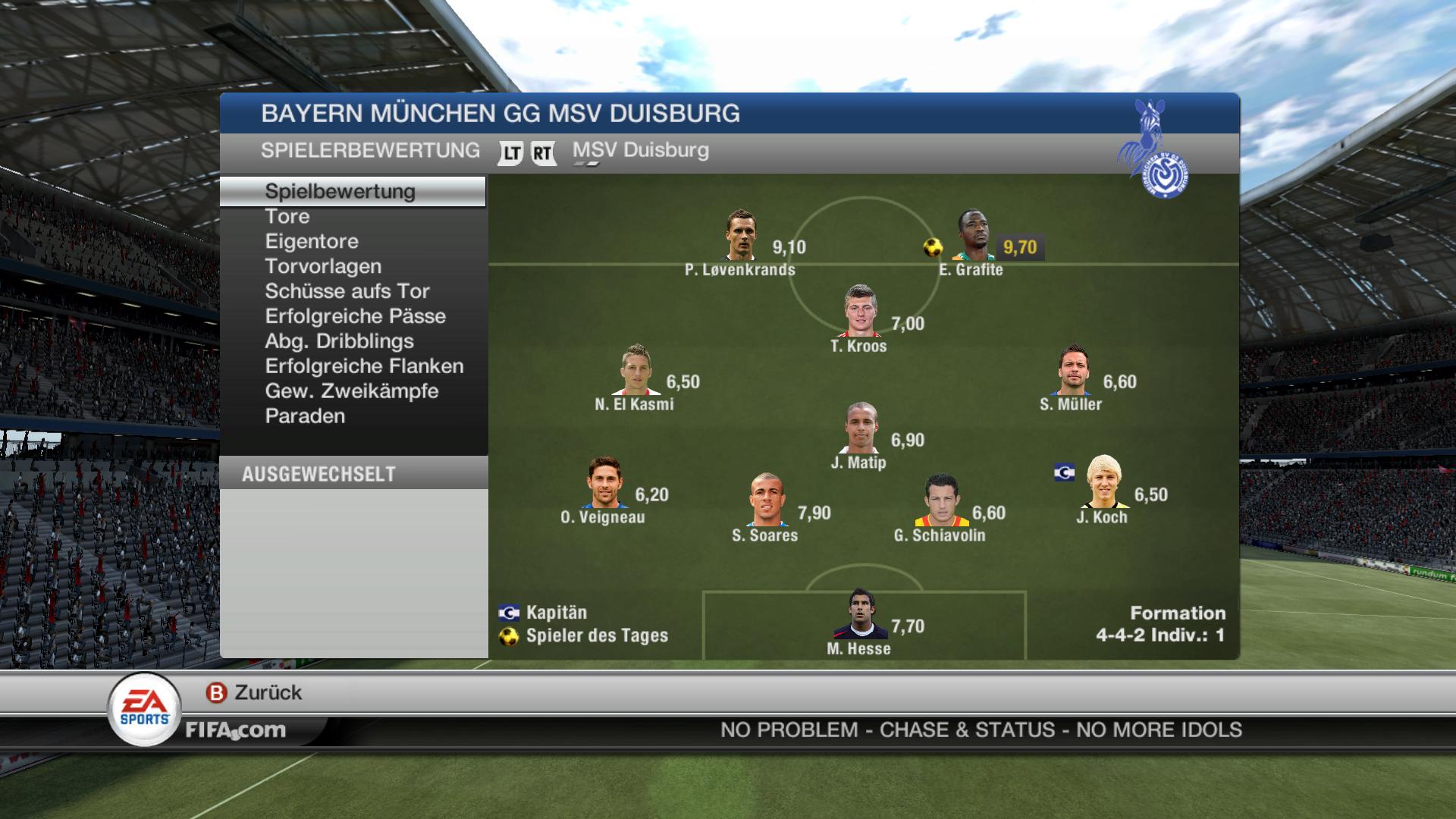Go back with the Zurück button
Viewport: 1456px width, 819px height.
click(255, 692)
